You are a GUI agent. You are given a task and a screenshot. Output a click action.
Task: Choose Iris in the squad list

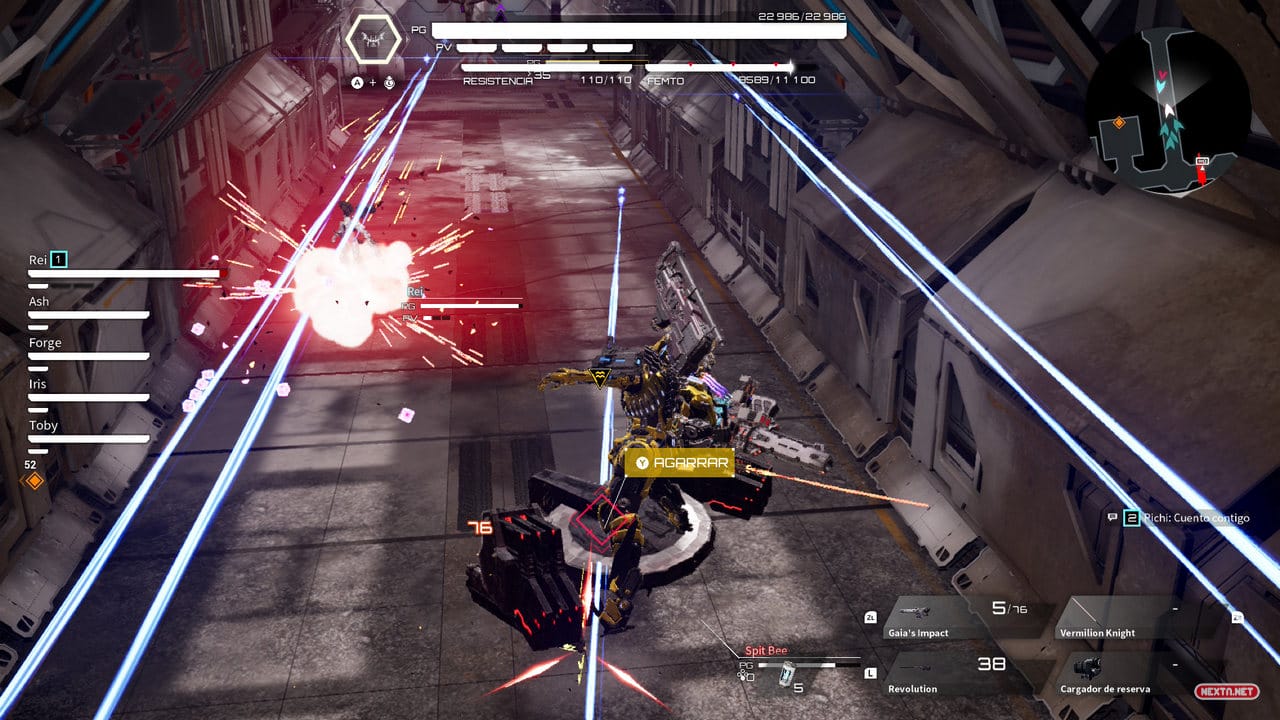pos(37,384)
